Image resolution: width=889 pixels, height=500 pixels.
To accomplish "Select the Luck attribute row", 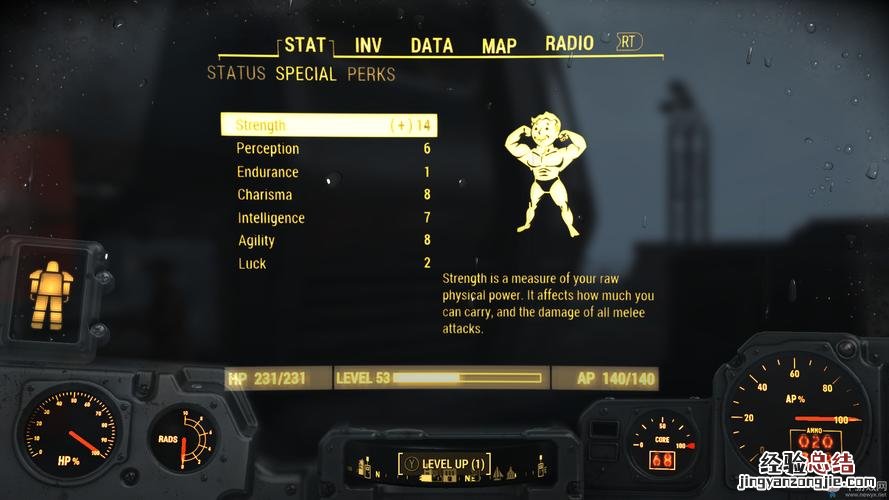I will point(329,264).
